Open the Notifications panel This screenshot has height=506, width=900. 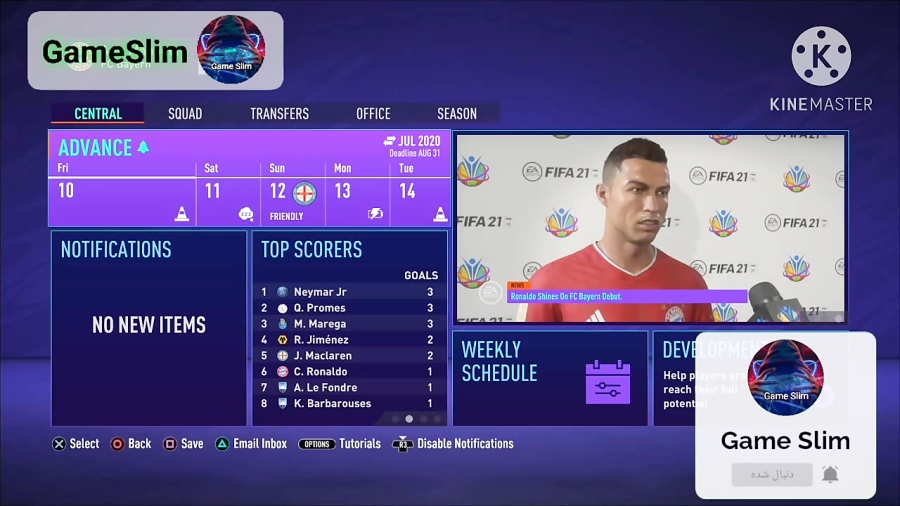[x=149, y=328]
